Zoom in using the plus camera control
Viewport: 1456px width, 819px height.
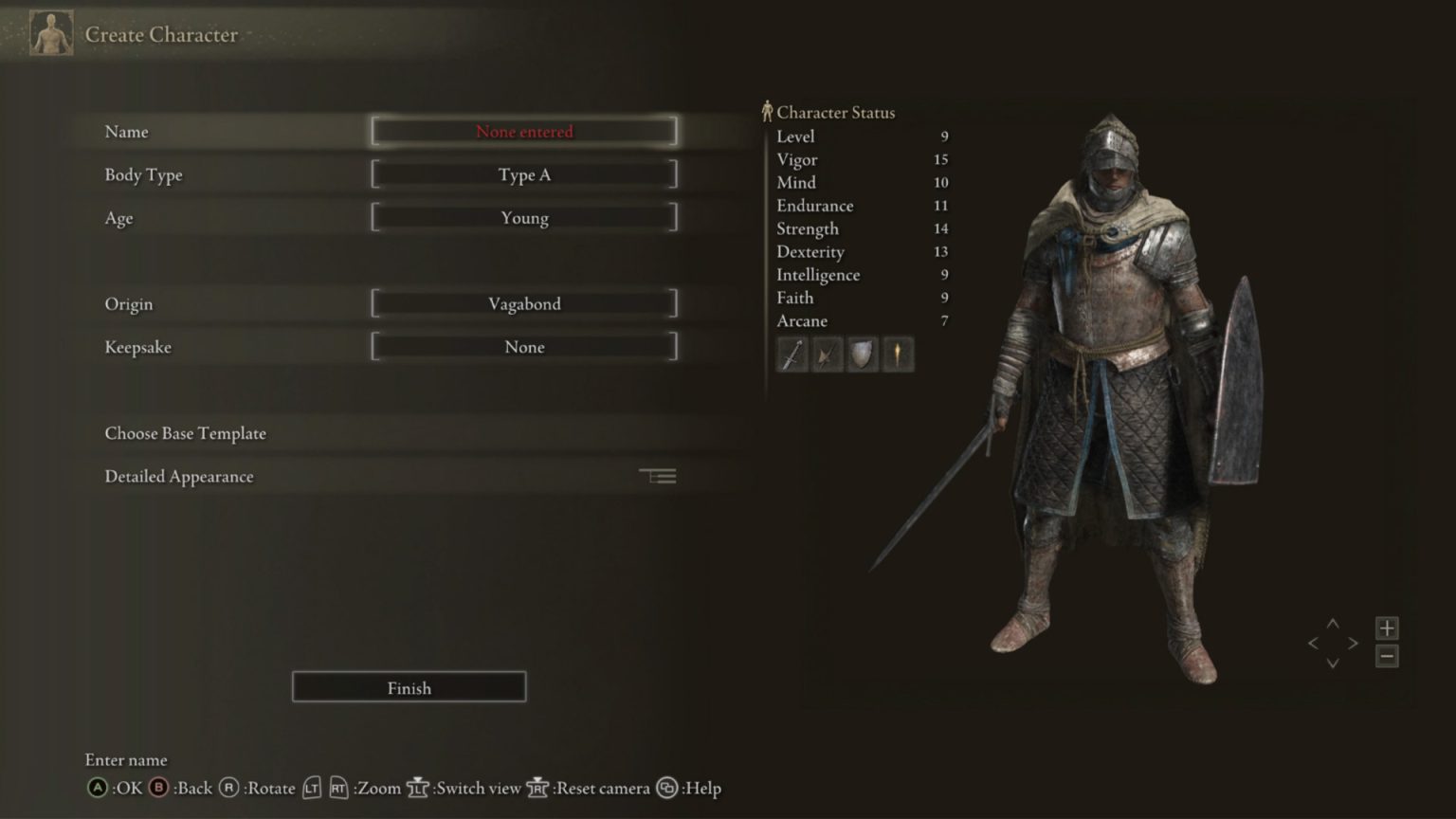[1386, 627]
